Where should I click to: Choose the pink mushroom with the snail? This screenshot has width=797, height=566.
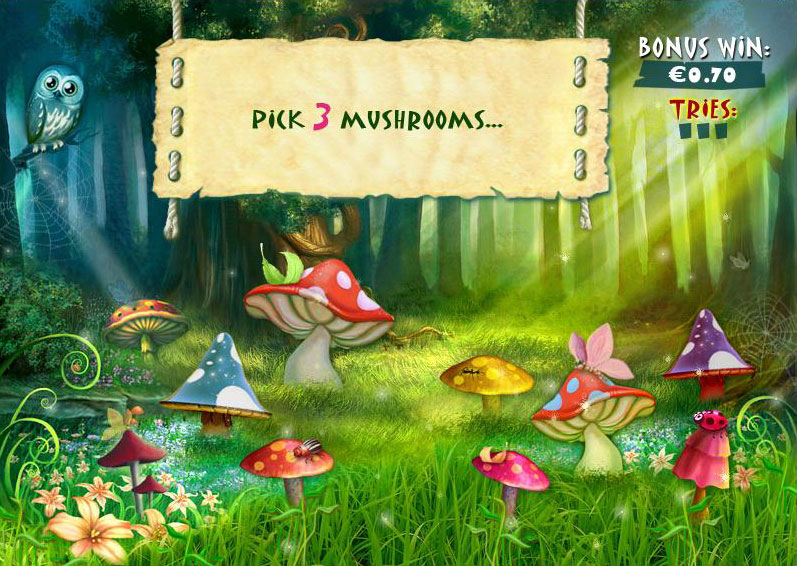coord(510,470)
